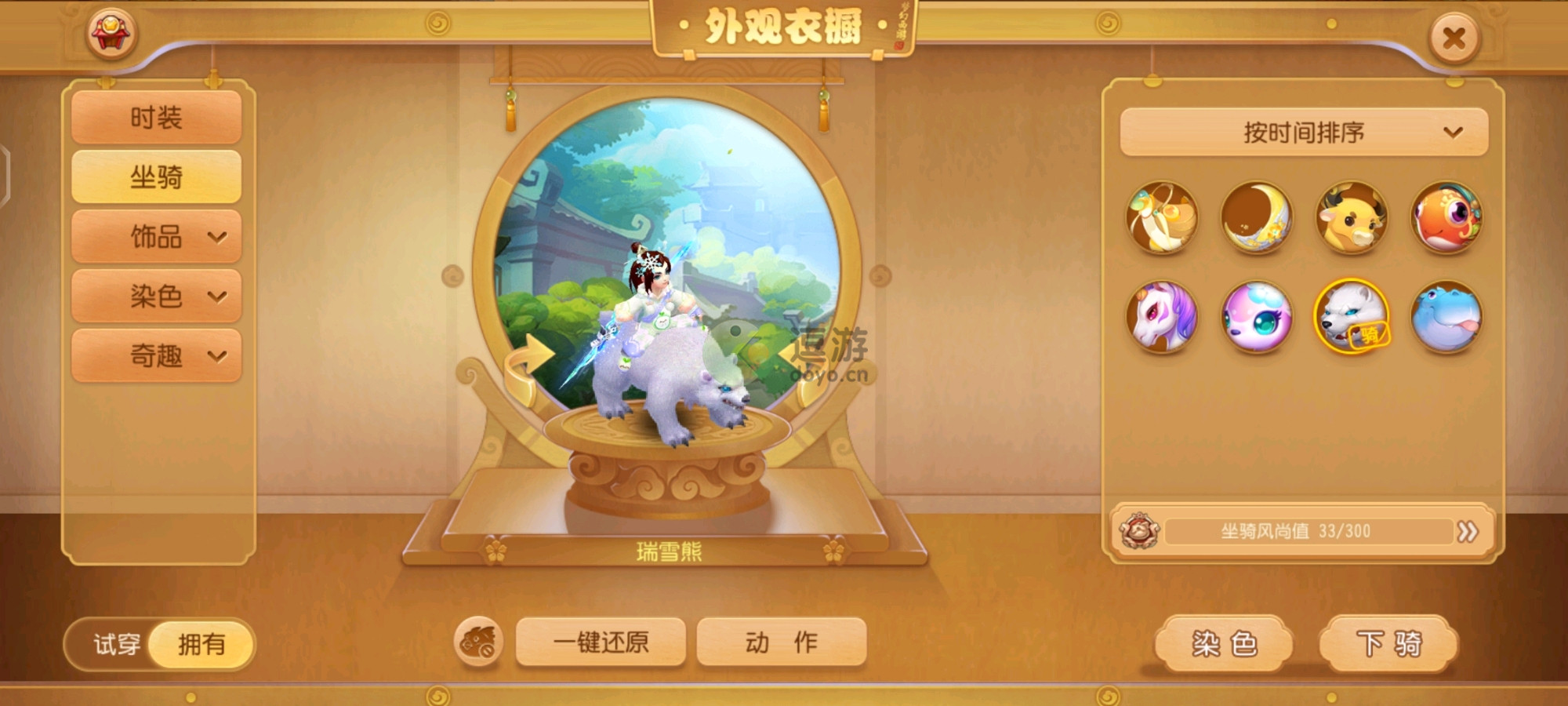The height and width of the screenshot is (706, 1568).
Task: Open the 按时间排序 sort dropdown
Action: 1304,133
